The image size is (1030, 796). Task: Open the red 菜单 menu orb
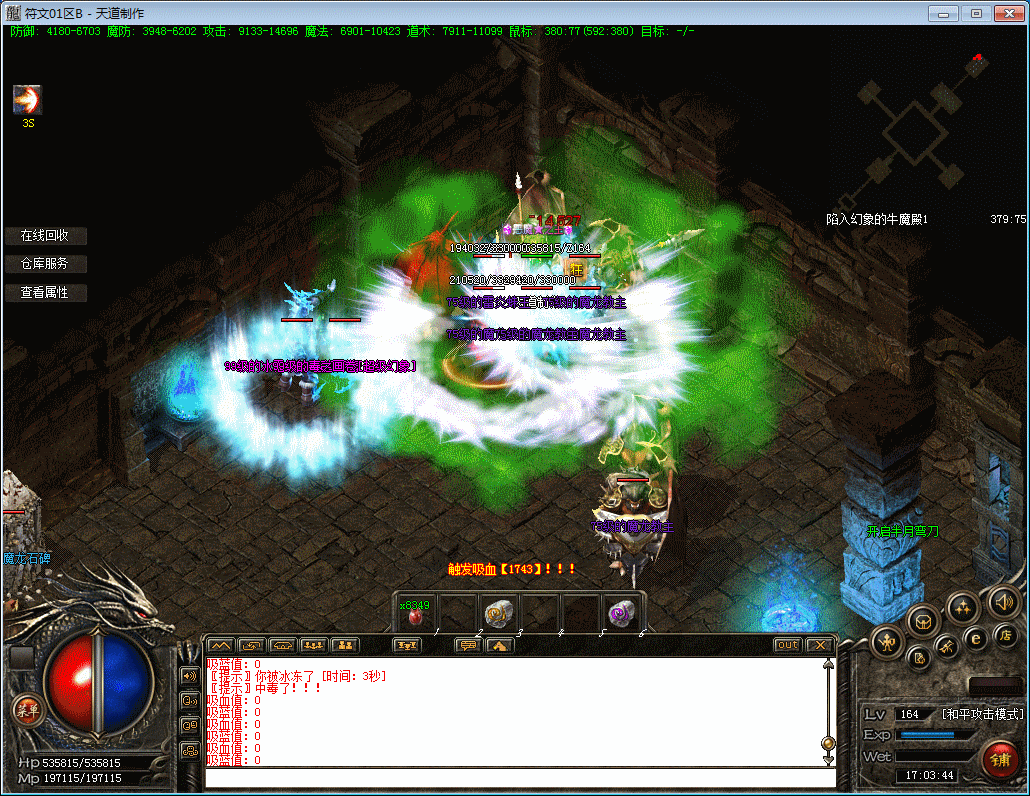(x=27, y=711)
